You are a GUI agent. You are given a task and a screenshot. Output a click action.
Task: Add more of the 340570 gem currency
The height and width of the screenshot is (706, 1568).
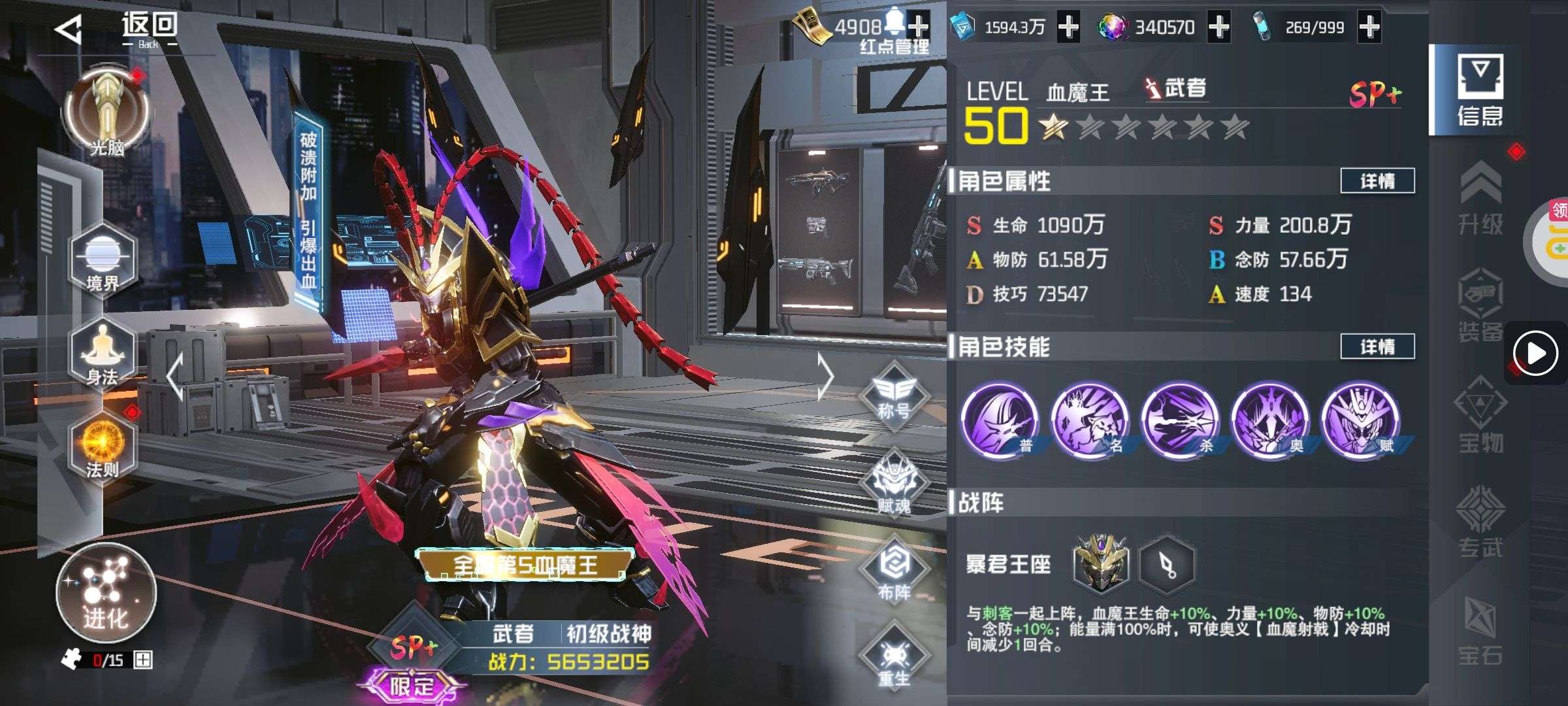[x=1219, y=27]
